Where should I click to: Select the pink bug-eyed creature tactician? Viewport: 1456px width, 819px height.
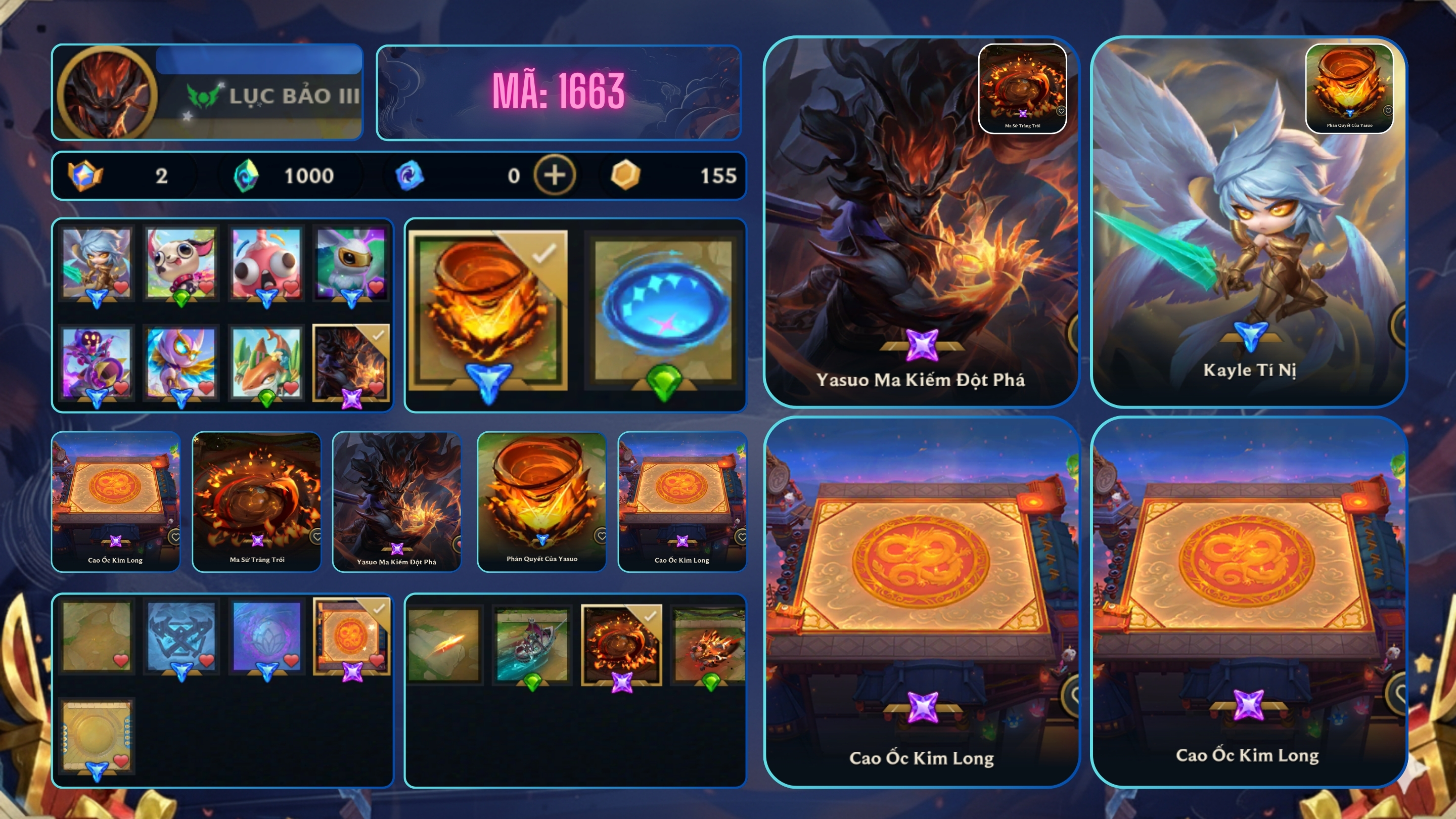click(x=266, y=263)
